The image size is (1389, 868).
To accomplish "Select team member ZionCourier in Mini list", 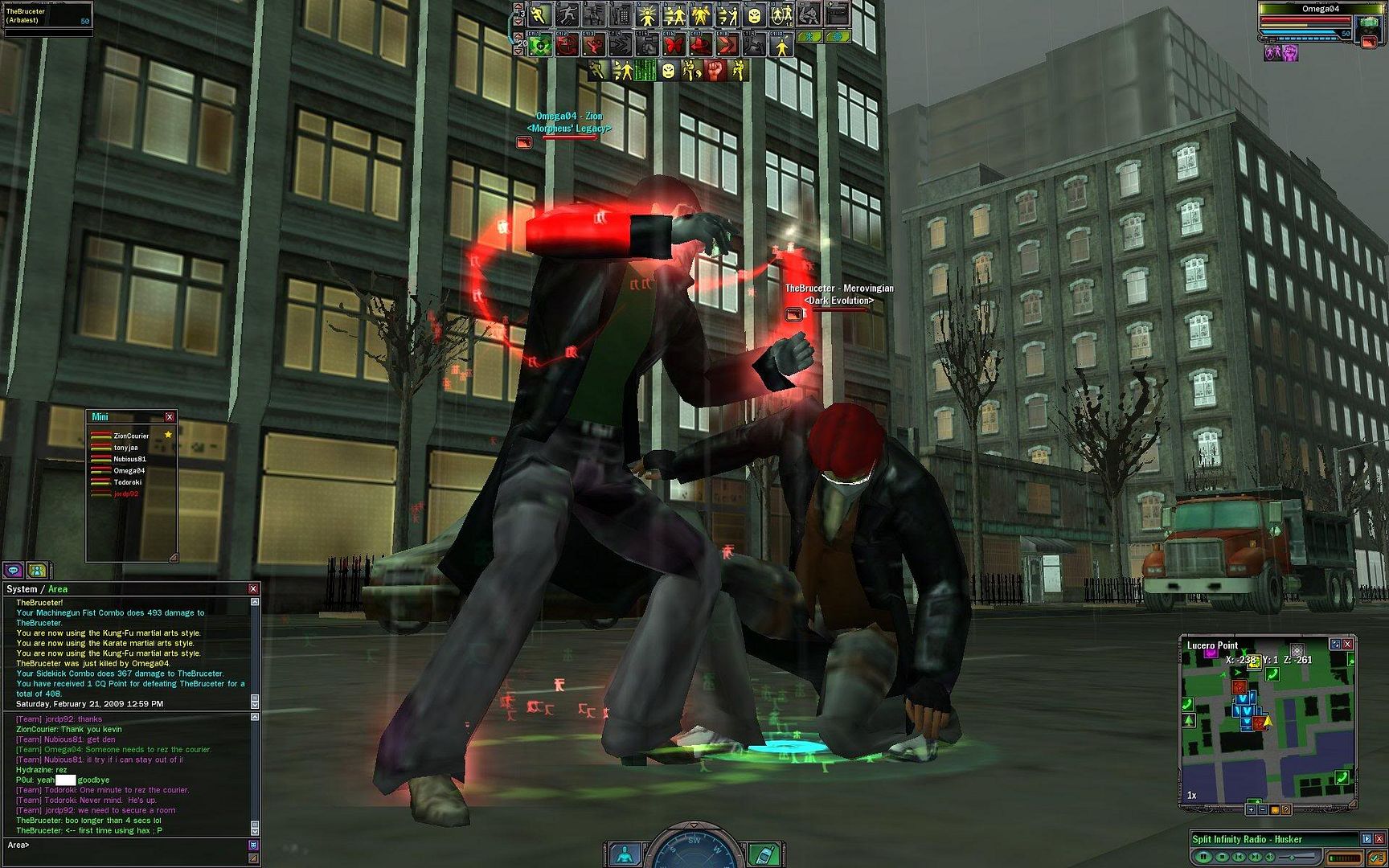I will (131, 436).
